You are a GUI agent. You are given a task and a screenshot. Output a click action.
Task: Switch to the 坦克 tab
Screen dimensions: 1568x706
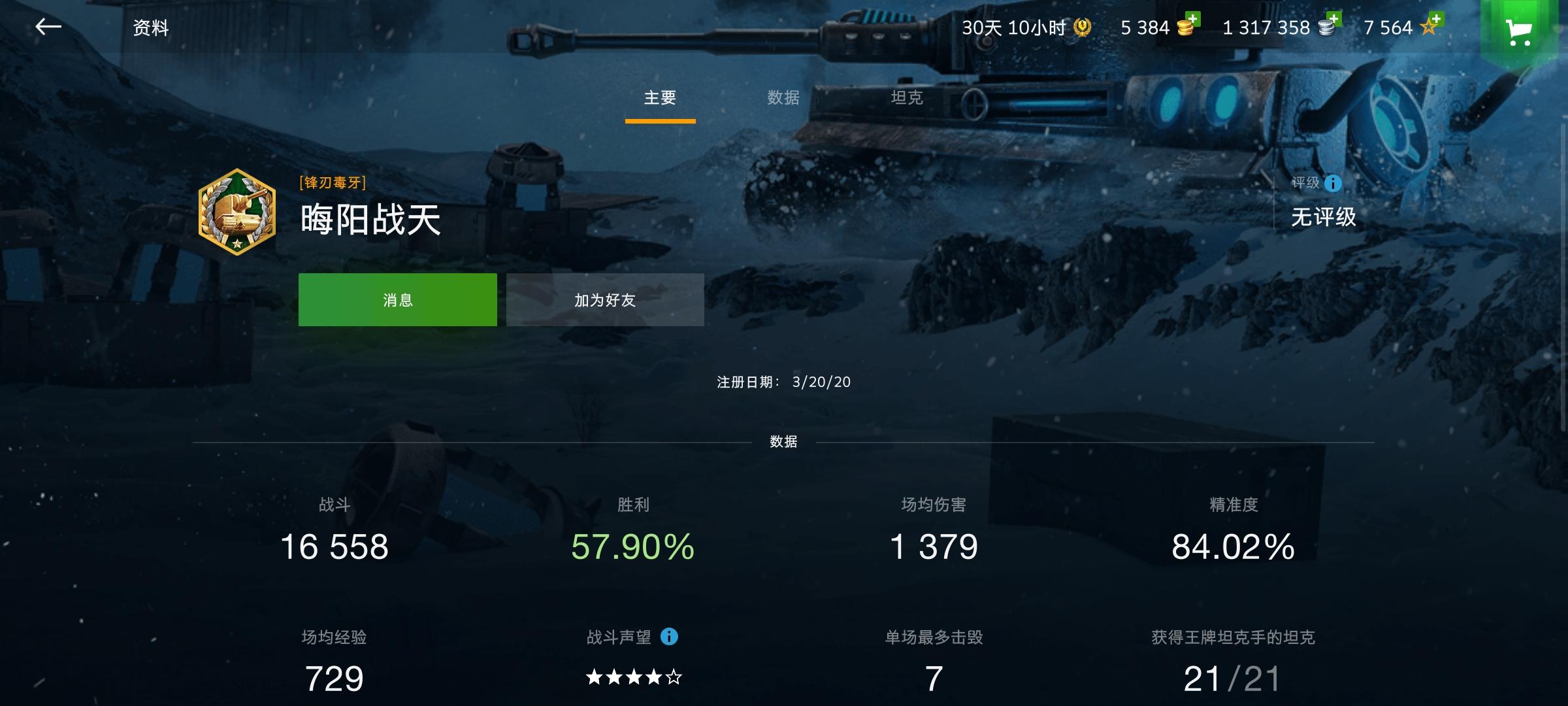point(908,97)
